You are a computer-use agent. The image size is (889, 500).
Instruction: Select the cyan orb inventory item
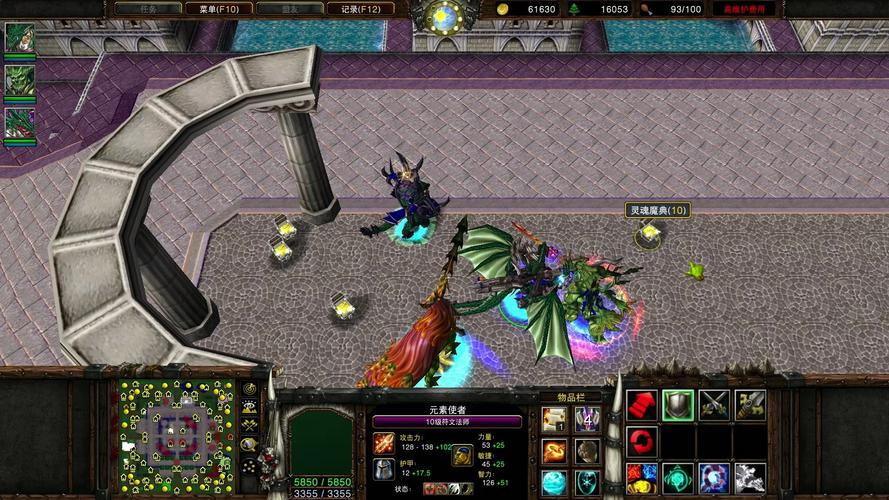coord(555,481)
